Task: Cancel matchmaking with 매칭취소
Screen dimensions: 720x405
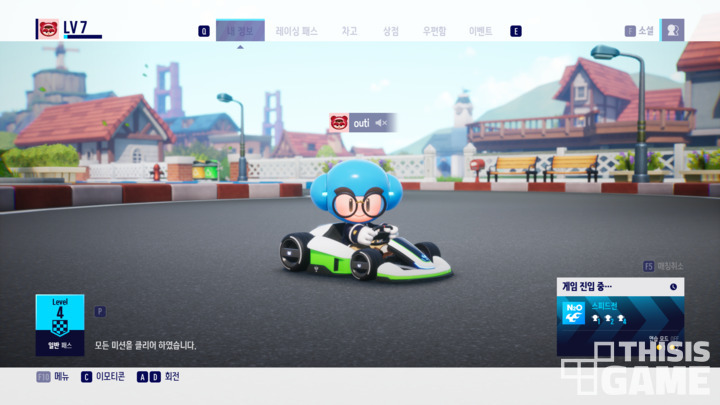Action: (x=670, y=266)
